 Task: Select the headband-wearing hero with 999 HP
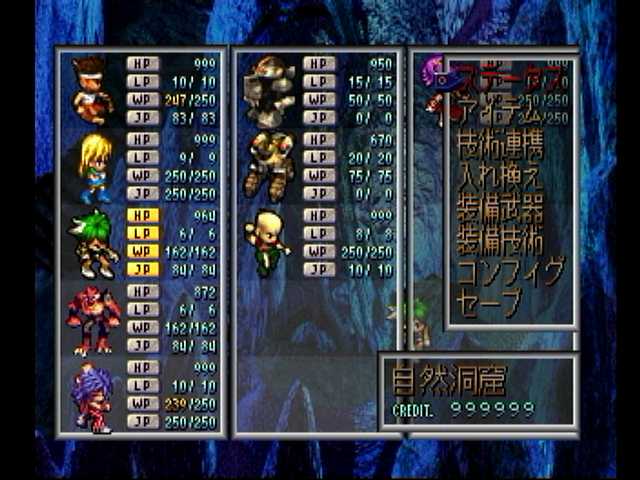click(x=92, y=88)
